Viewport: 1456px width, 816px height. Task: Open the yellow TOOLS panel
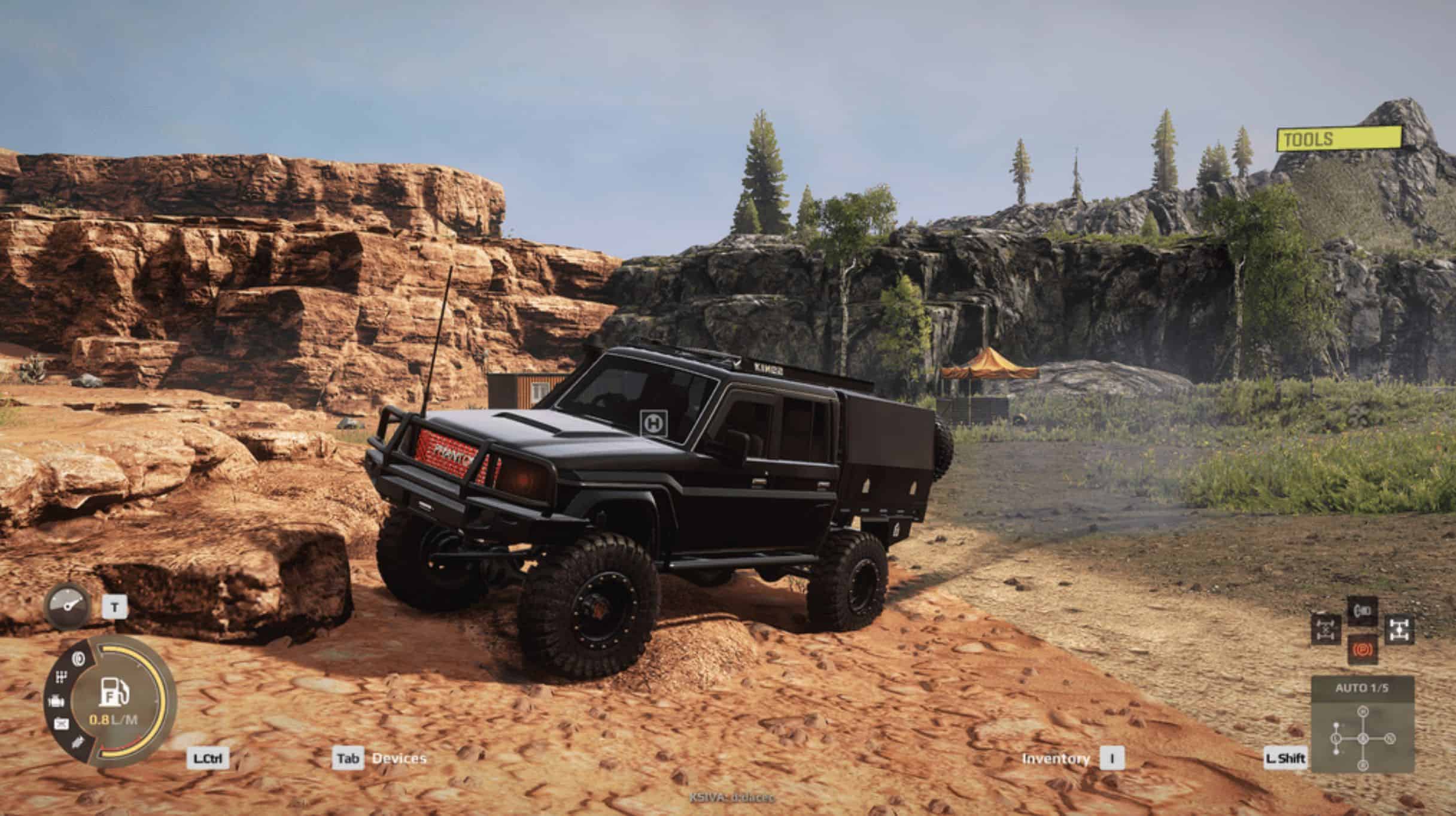(1339, 139)
